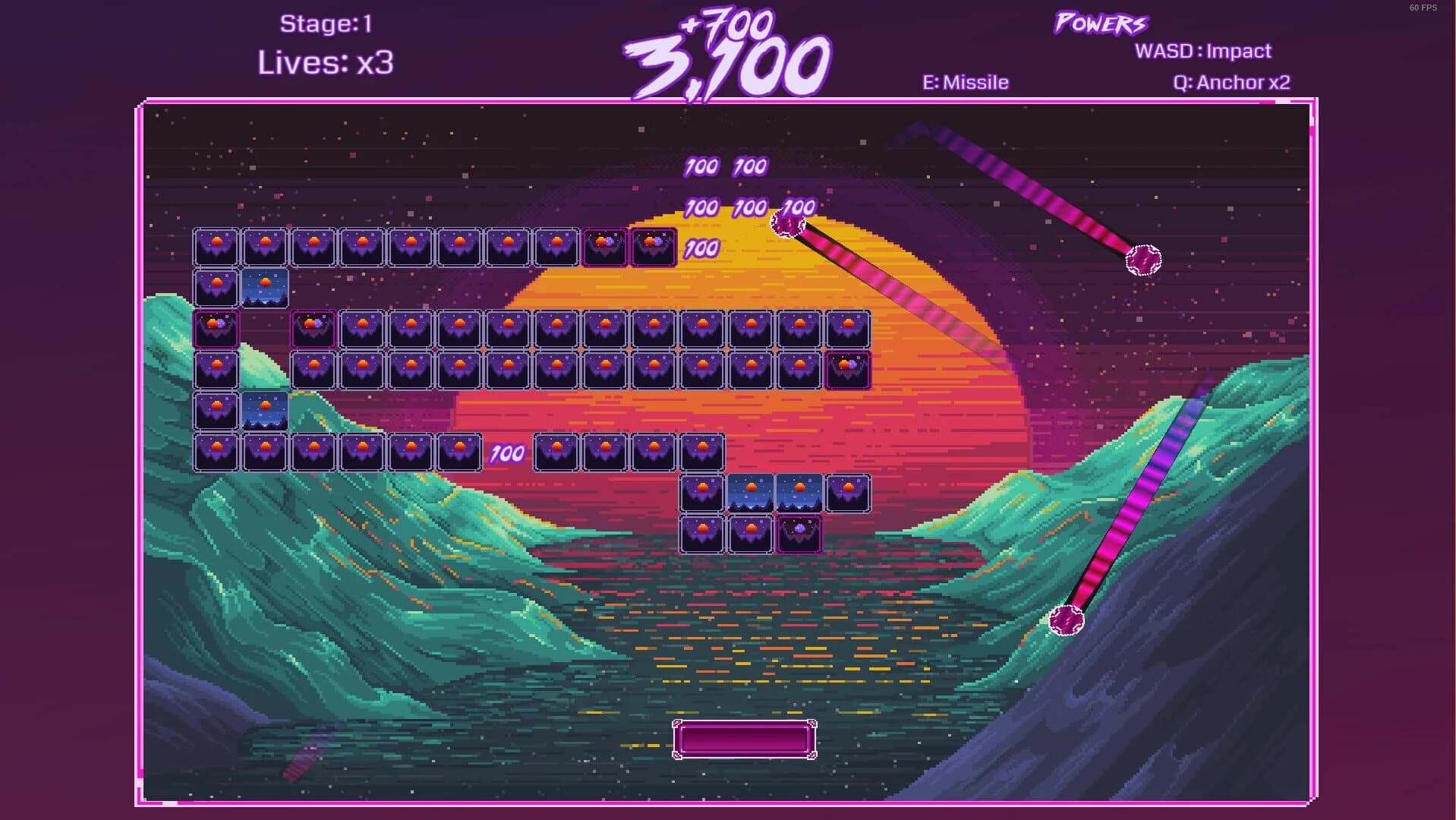Activate the WASD: Impact power
Image resolution: width=1456 pixels, height=820 pixels.
1202,51
